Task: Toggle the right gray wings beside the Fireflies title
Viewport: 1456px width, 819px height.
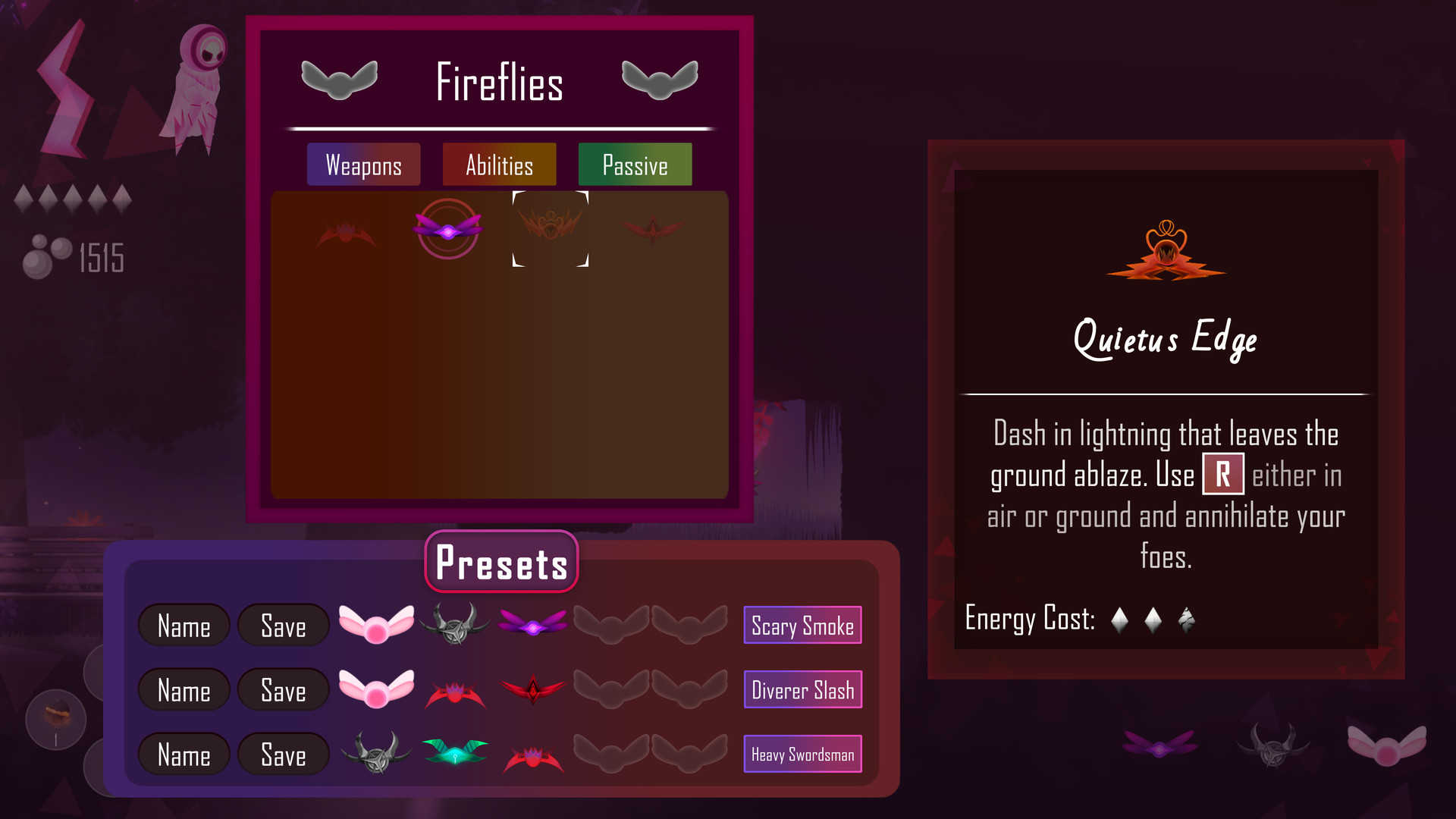Action: (x=659, y=79)
